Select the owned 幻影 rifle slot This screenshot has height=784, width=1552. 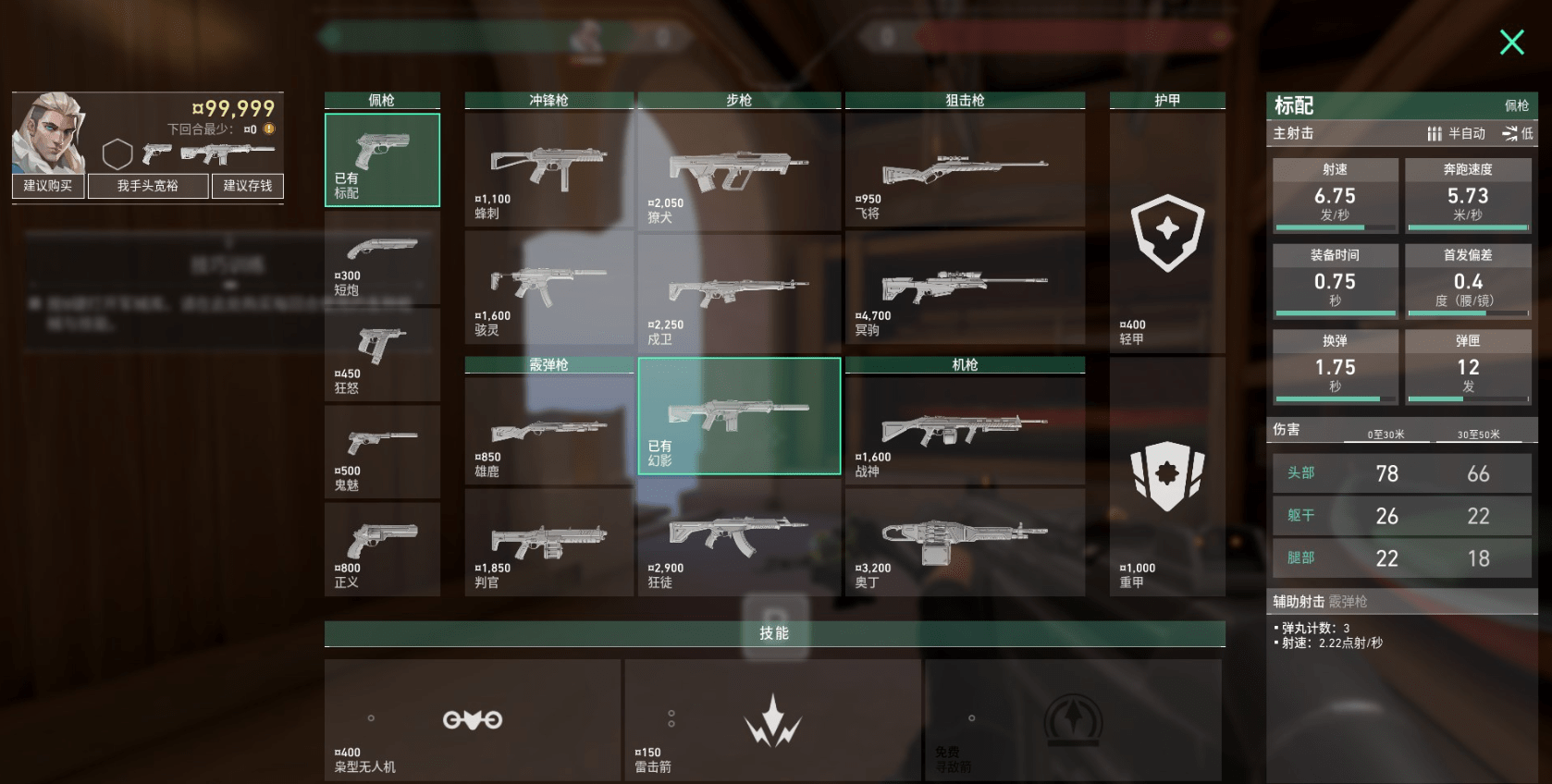(738, 416)
